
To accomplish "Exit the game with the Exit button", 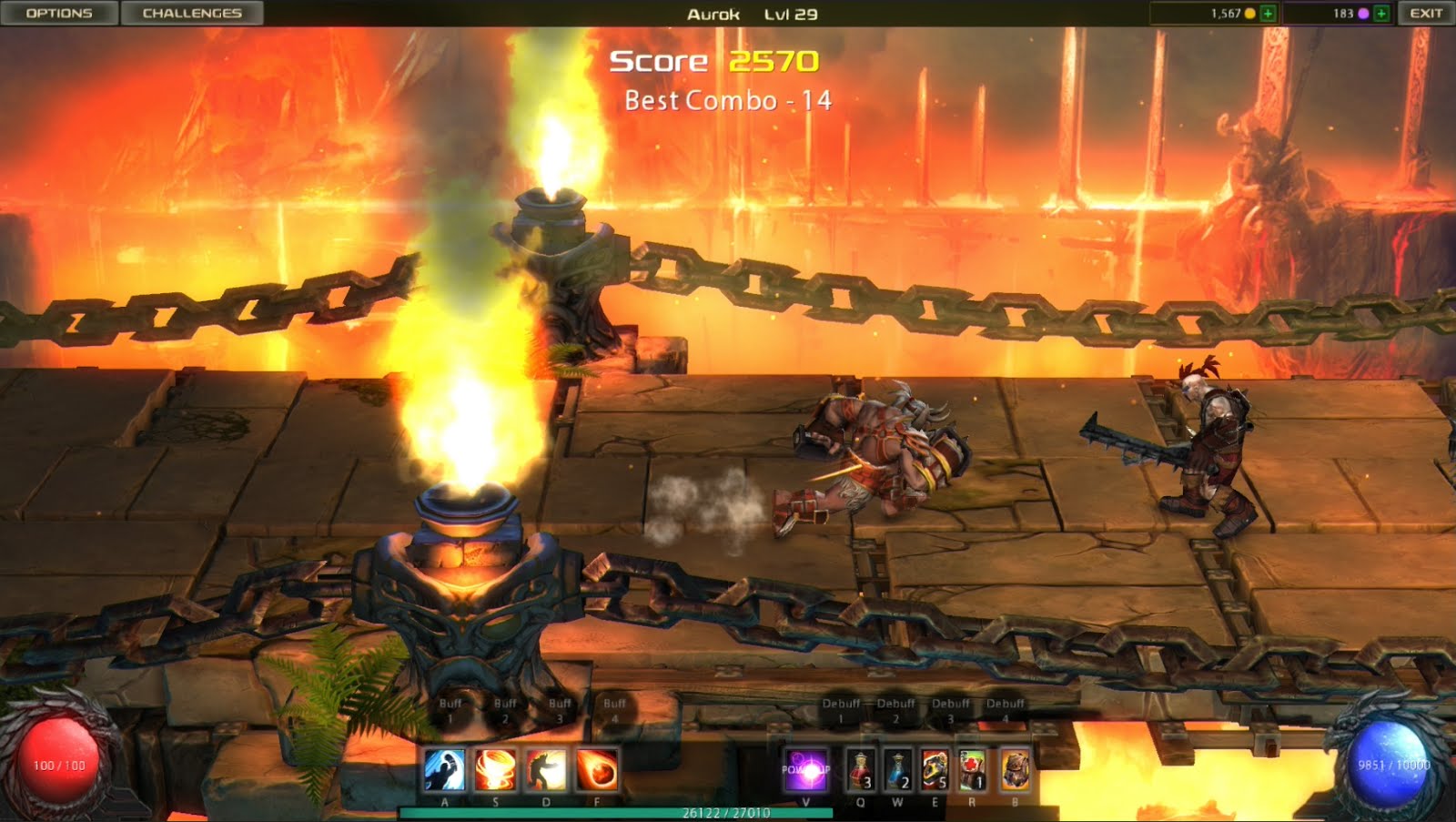I will point(1425,13).
